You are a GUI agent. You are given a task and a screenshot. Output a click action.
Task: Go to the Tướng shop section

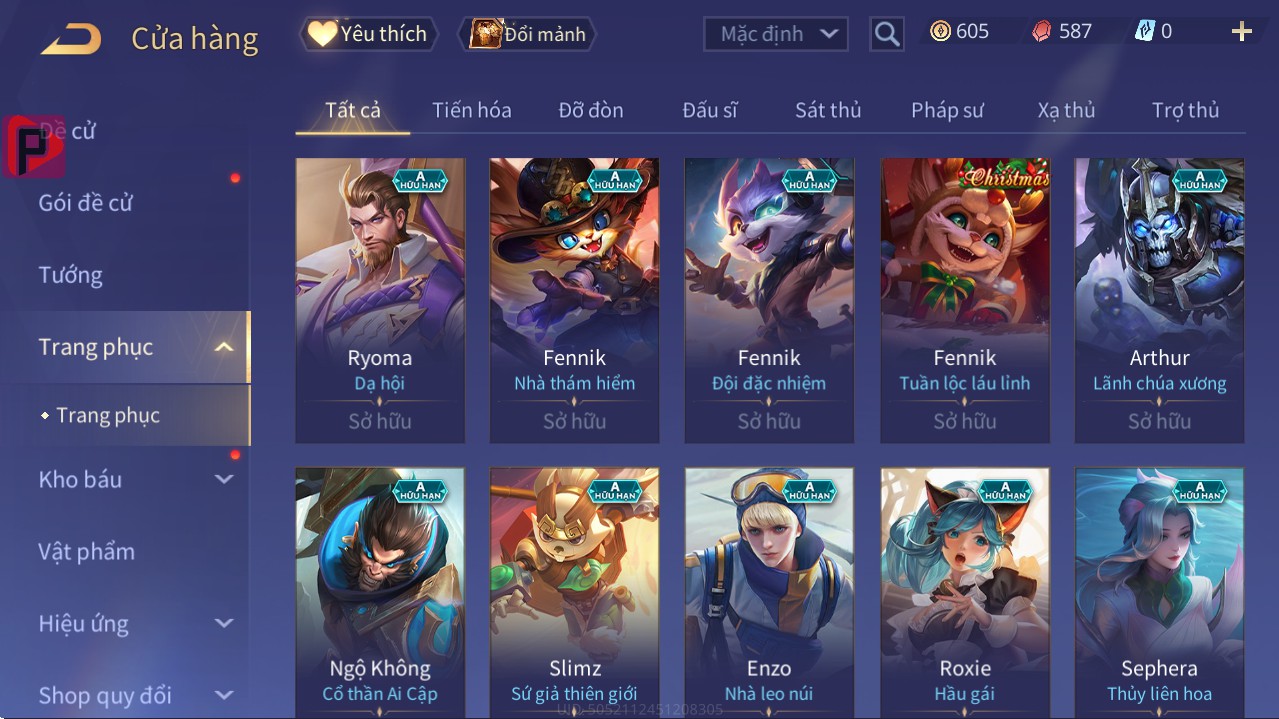pos(71,275)
